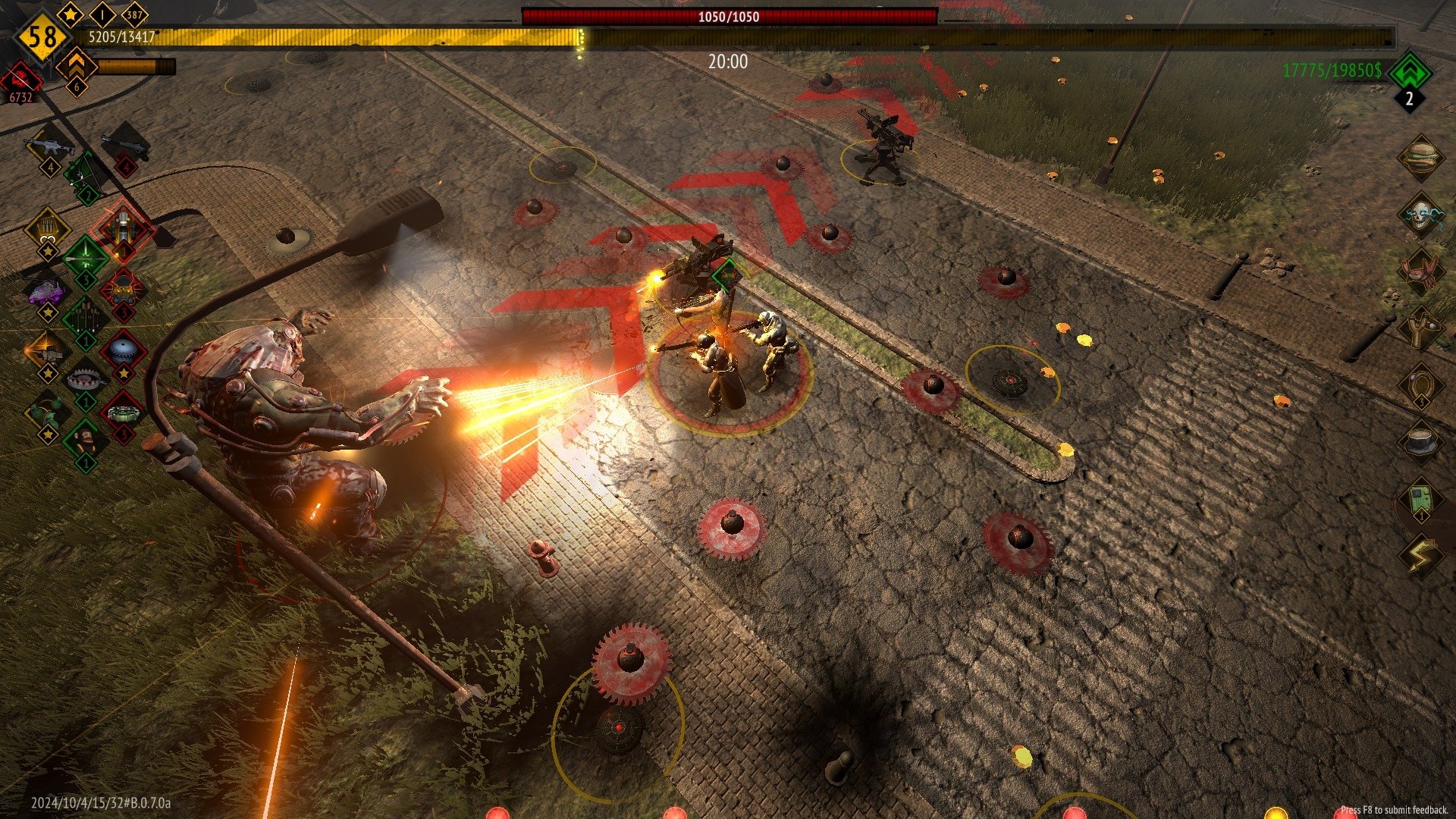Click the purple armored vehicle icon
1456x819 pixels.
tap(47, 292)
